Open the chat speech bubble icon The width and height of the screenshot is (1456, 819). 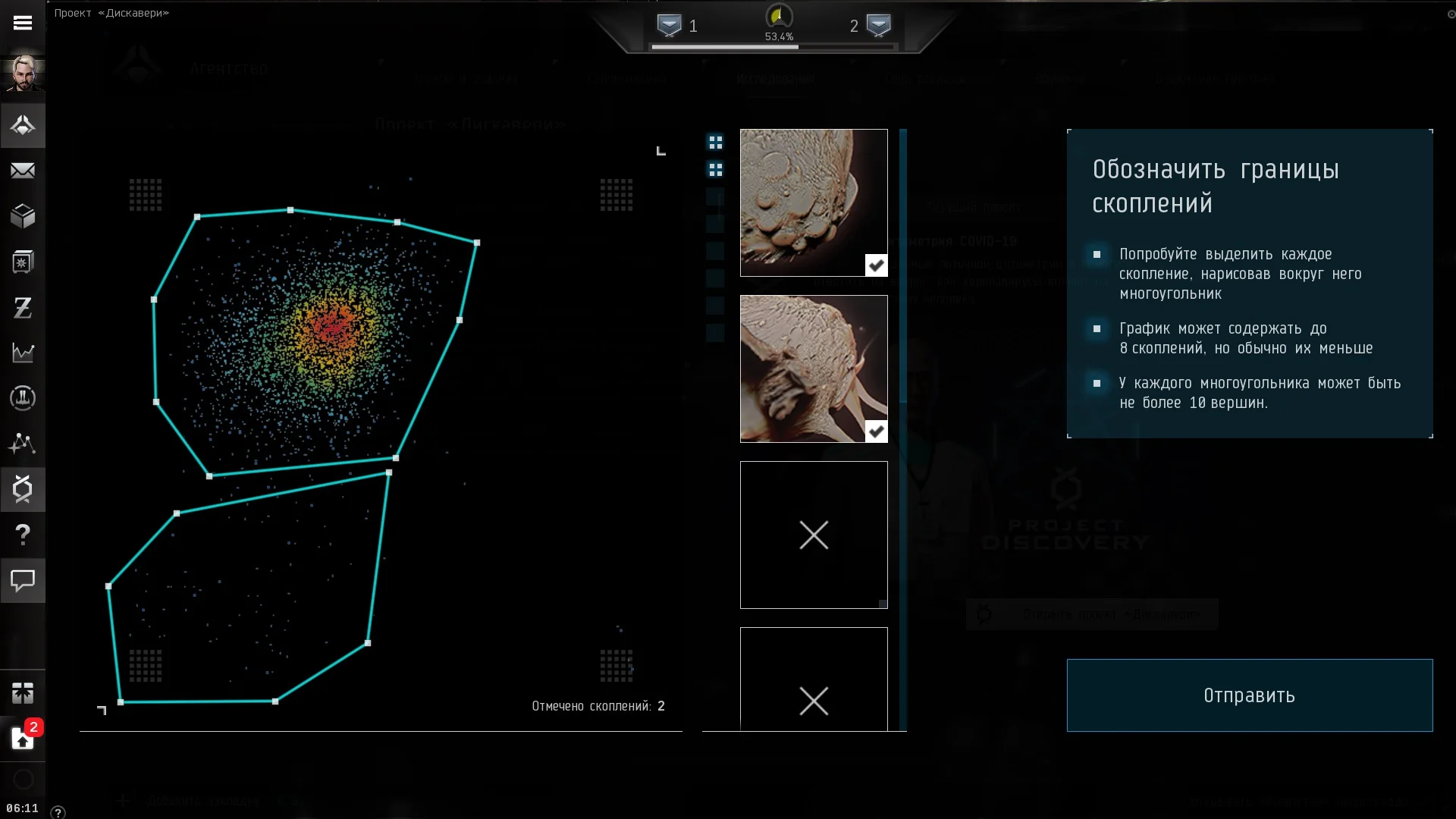click(x=23, y=581)
